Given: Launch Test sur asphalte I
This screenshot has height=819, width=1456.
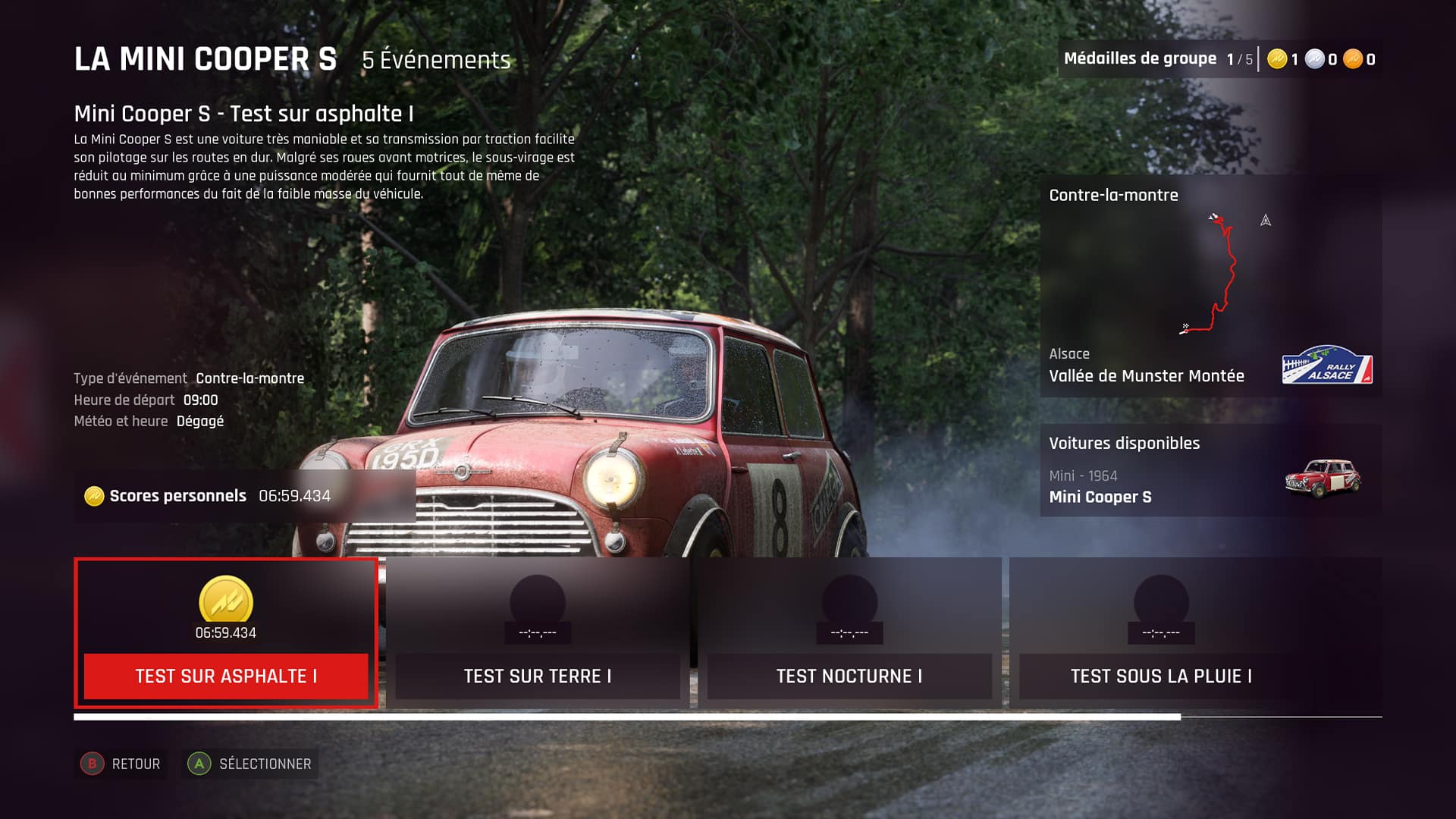Looking at the screenshot, I should (225, 676).
